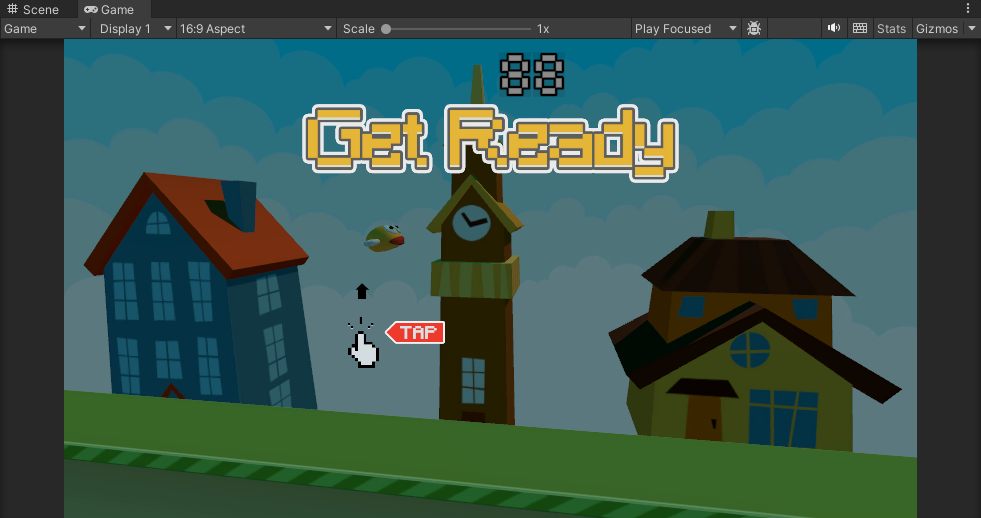Toggle the Stats overlay button
This screenshot has width=981, height=518.
point(891,29)
